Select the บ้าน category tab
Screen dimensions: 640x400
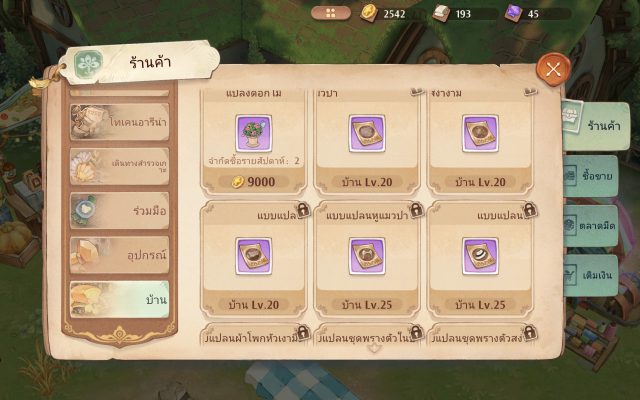pos(119,299)
